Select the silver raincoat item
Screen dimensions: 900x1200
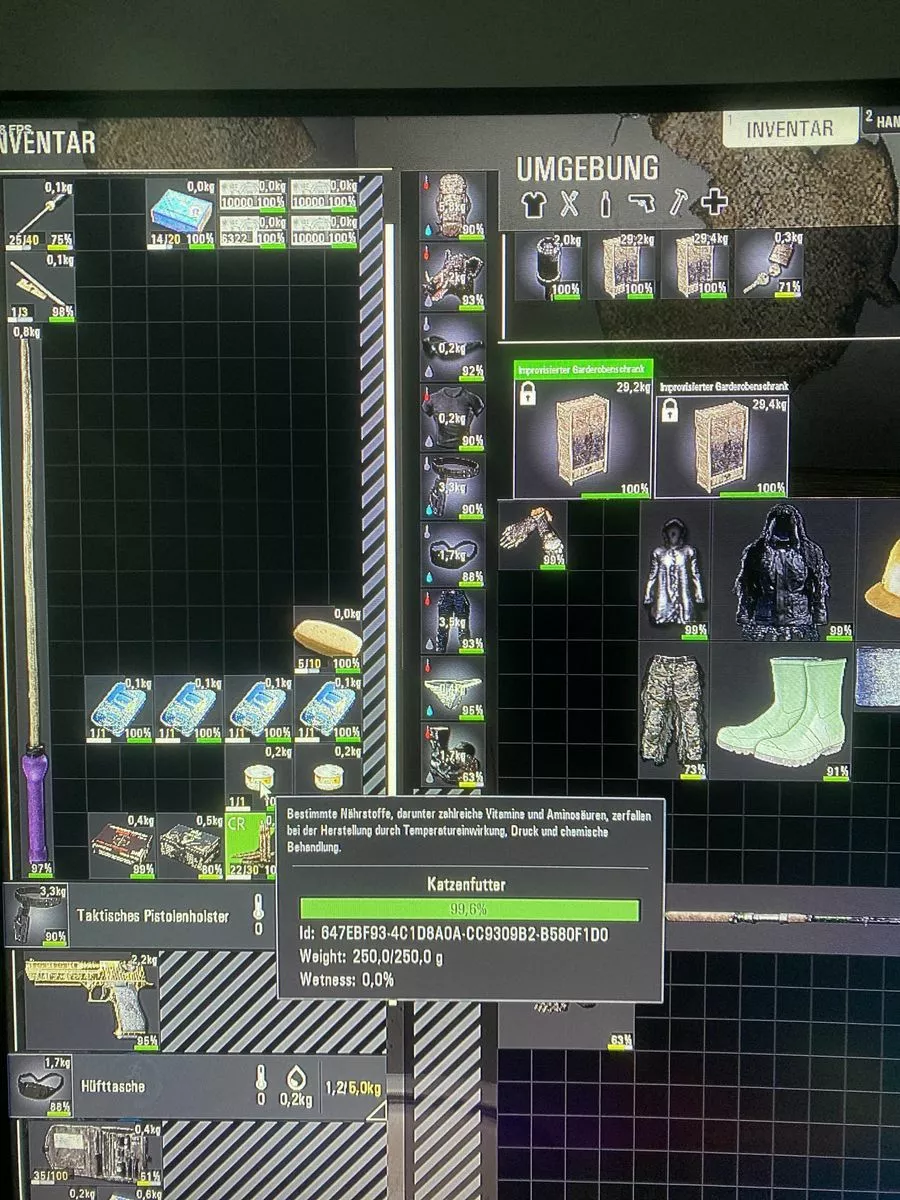(675, 570)
